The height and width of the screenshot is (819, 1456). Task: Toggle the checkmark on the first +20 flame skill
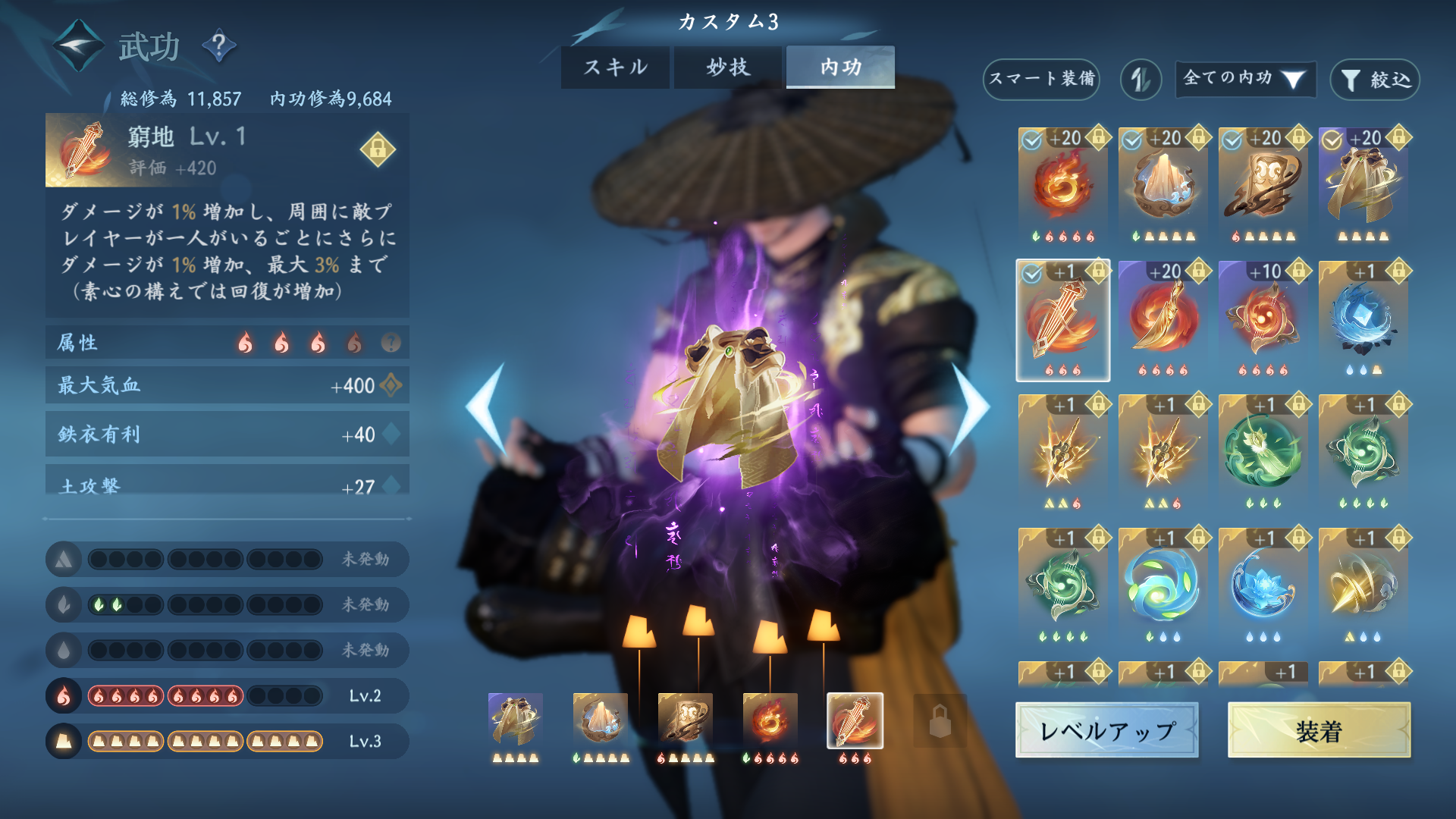[1030, 139]
